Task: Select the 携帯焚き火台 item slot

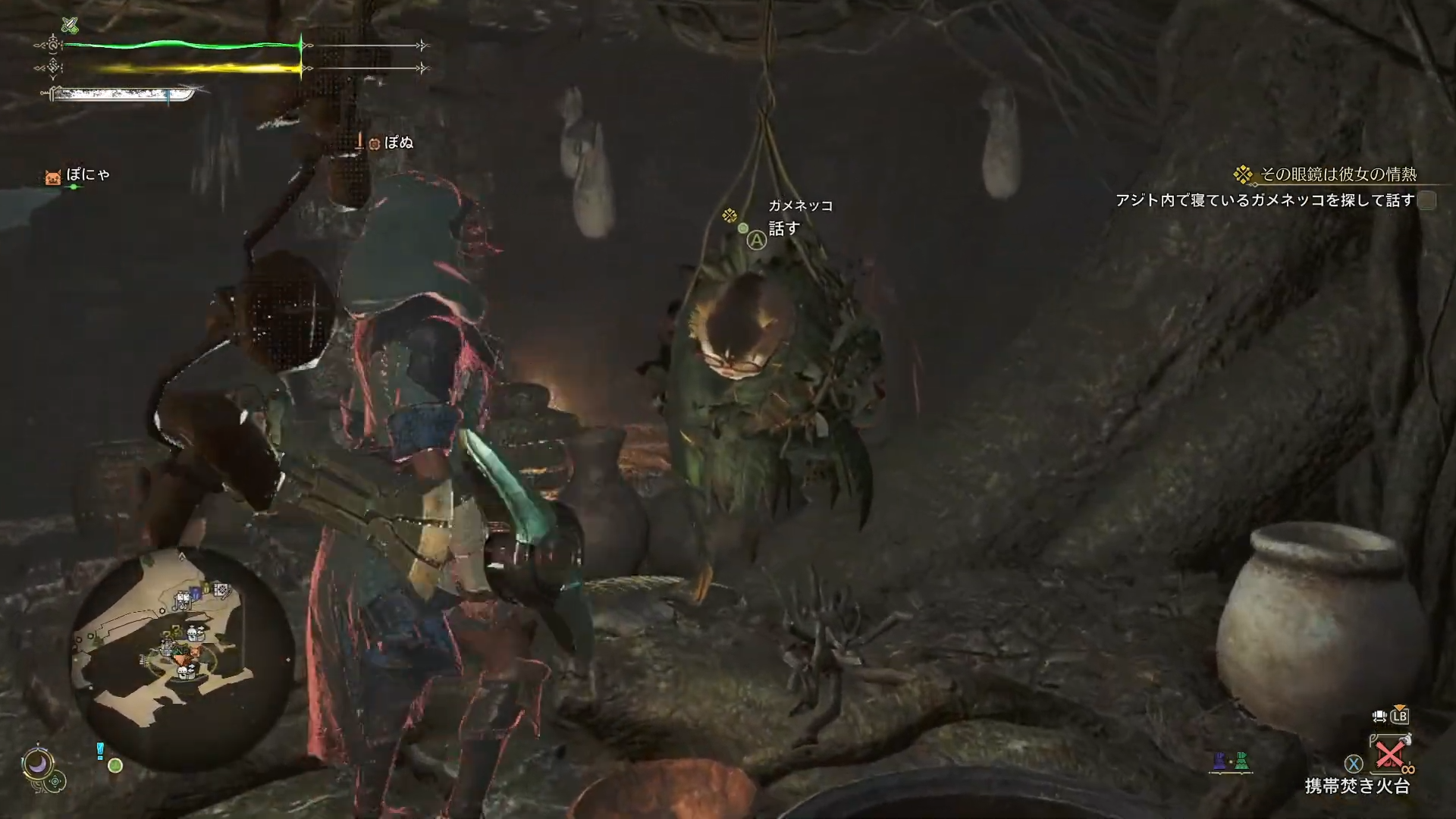Action: coord(1390,755)
